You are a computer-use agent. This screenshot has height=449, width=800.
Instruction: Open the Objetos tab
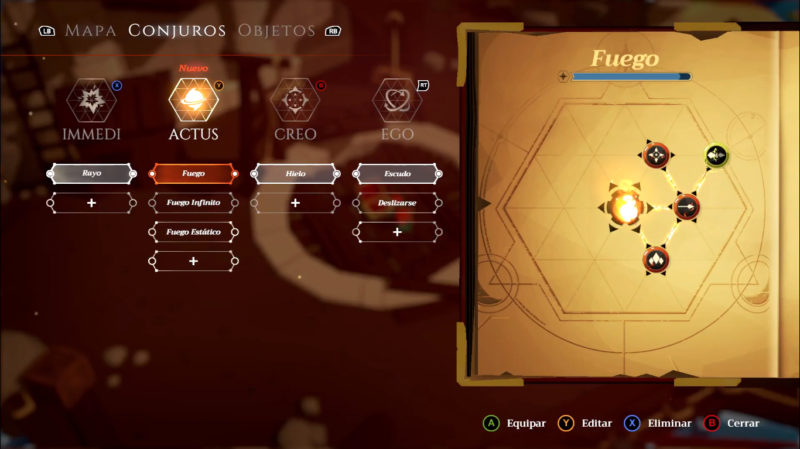point(276,30)
